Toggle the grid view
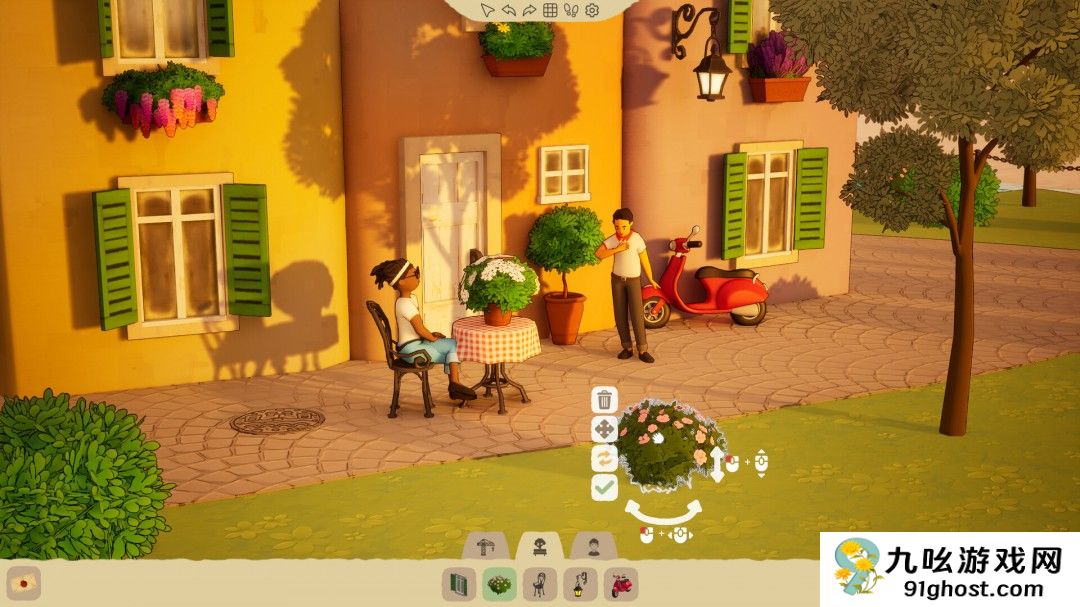This screenshot has width=1080, height=607. (549, 10)
